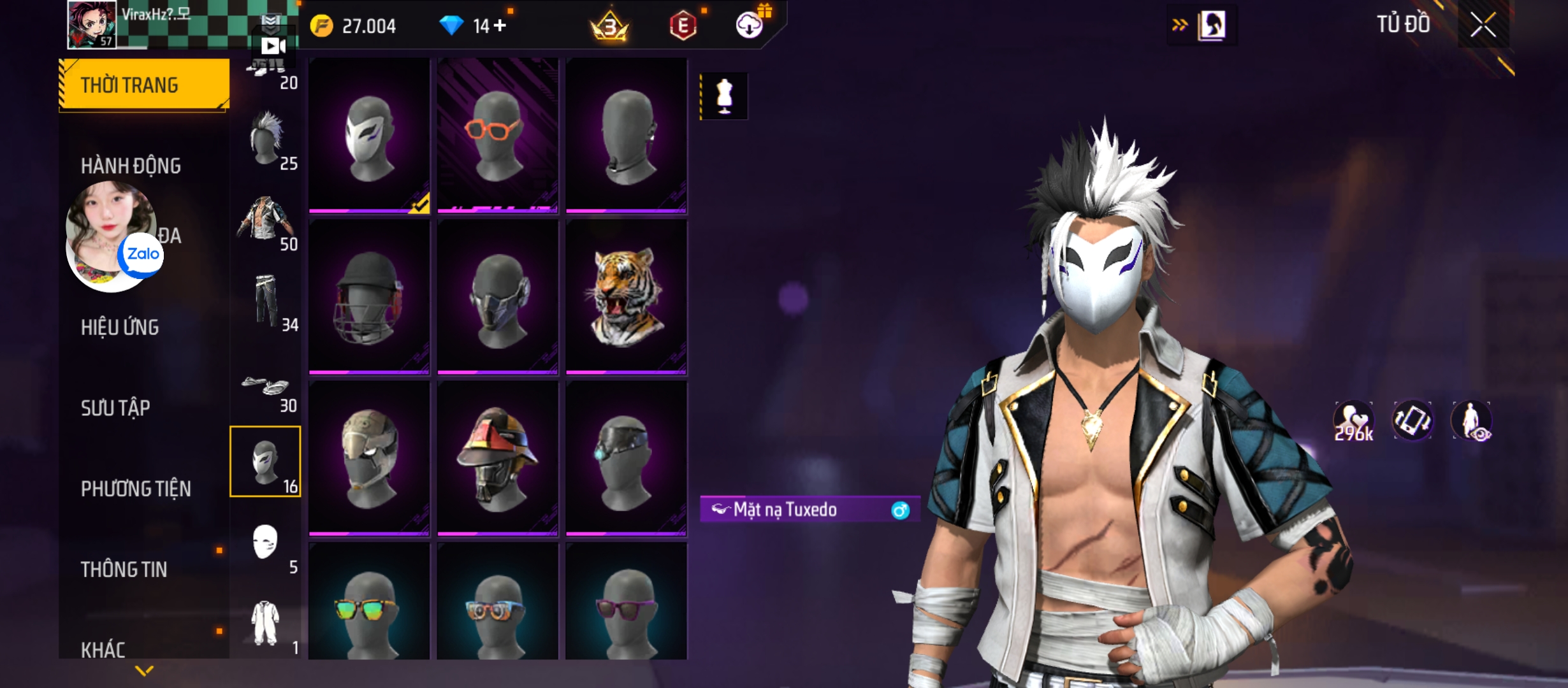Select the Hiệu Ứng tab
The width and height of the screenshot is (1568, 688).
click(120, 327)
